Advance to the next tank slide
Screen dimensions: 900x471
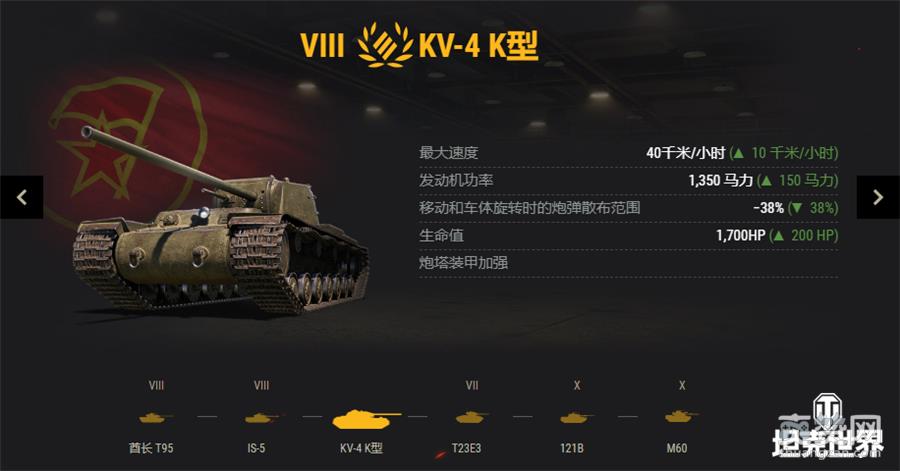(x=878, y=197)
